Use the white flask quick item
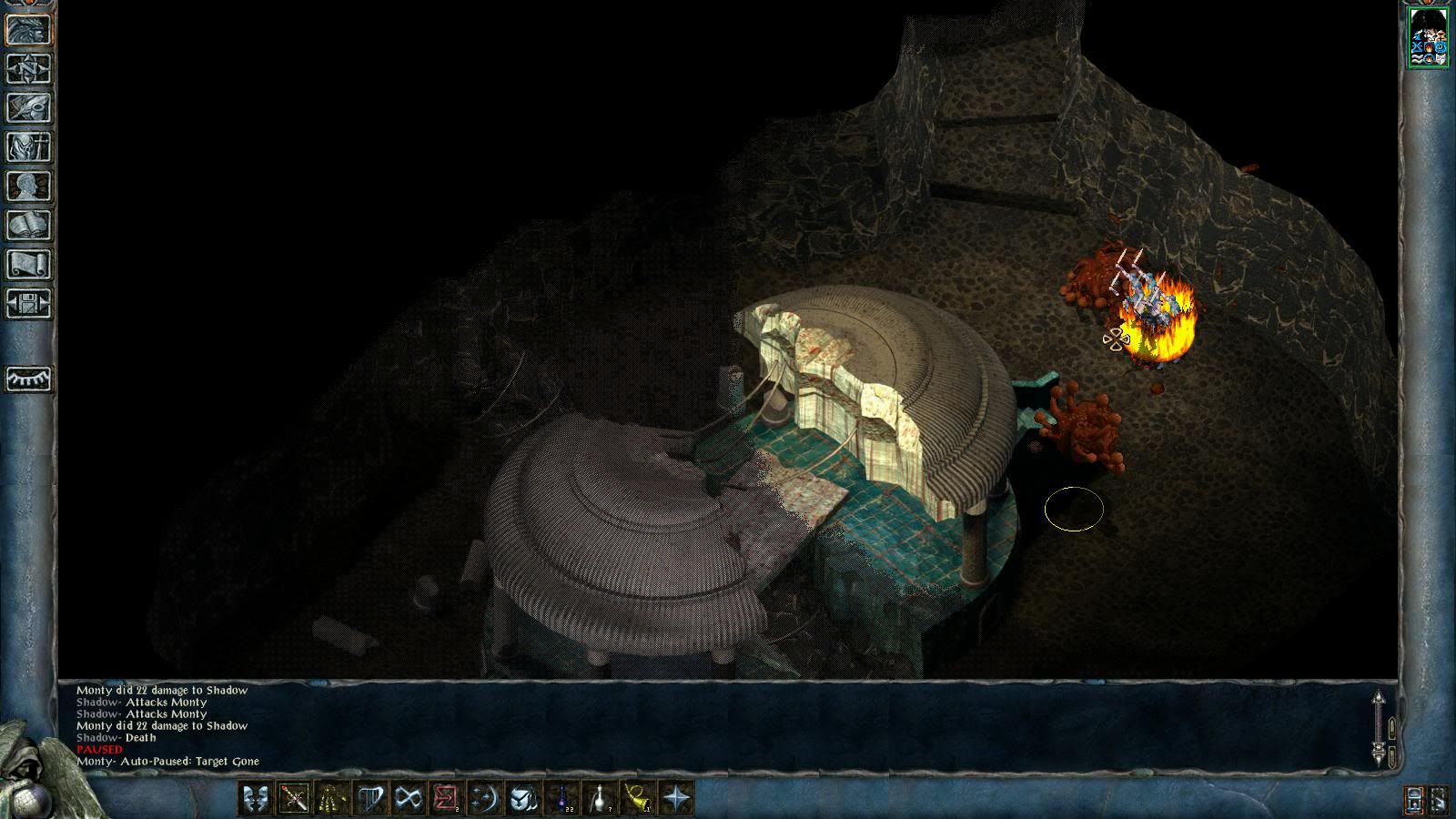Viewport: 1456px width, 819px height. point(600,799)
